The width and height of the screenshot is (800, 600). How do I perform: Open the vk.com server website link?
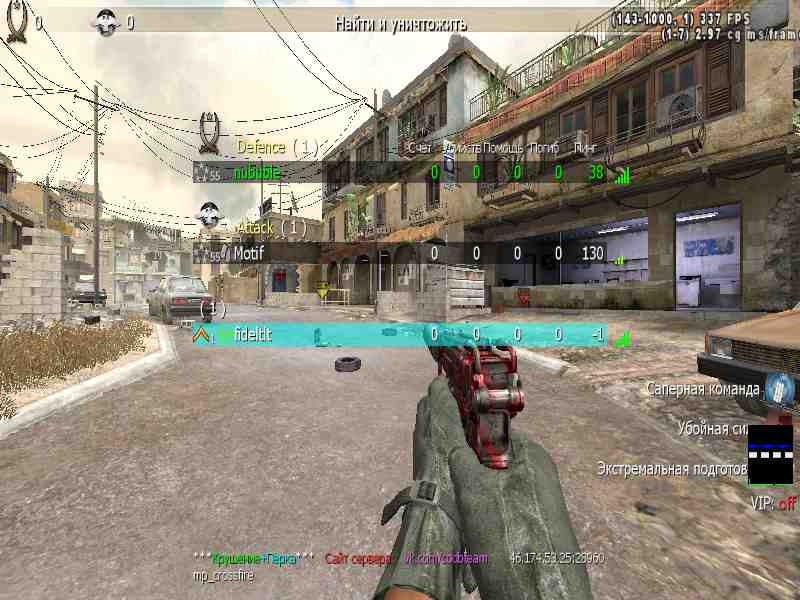point(446,558)
